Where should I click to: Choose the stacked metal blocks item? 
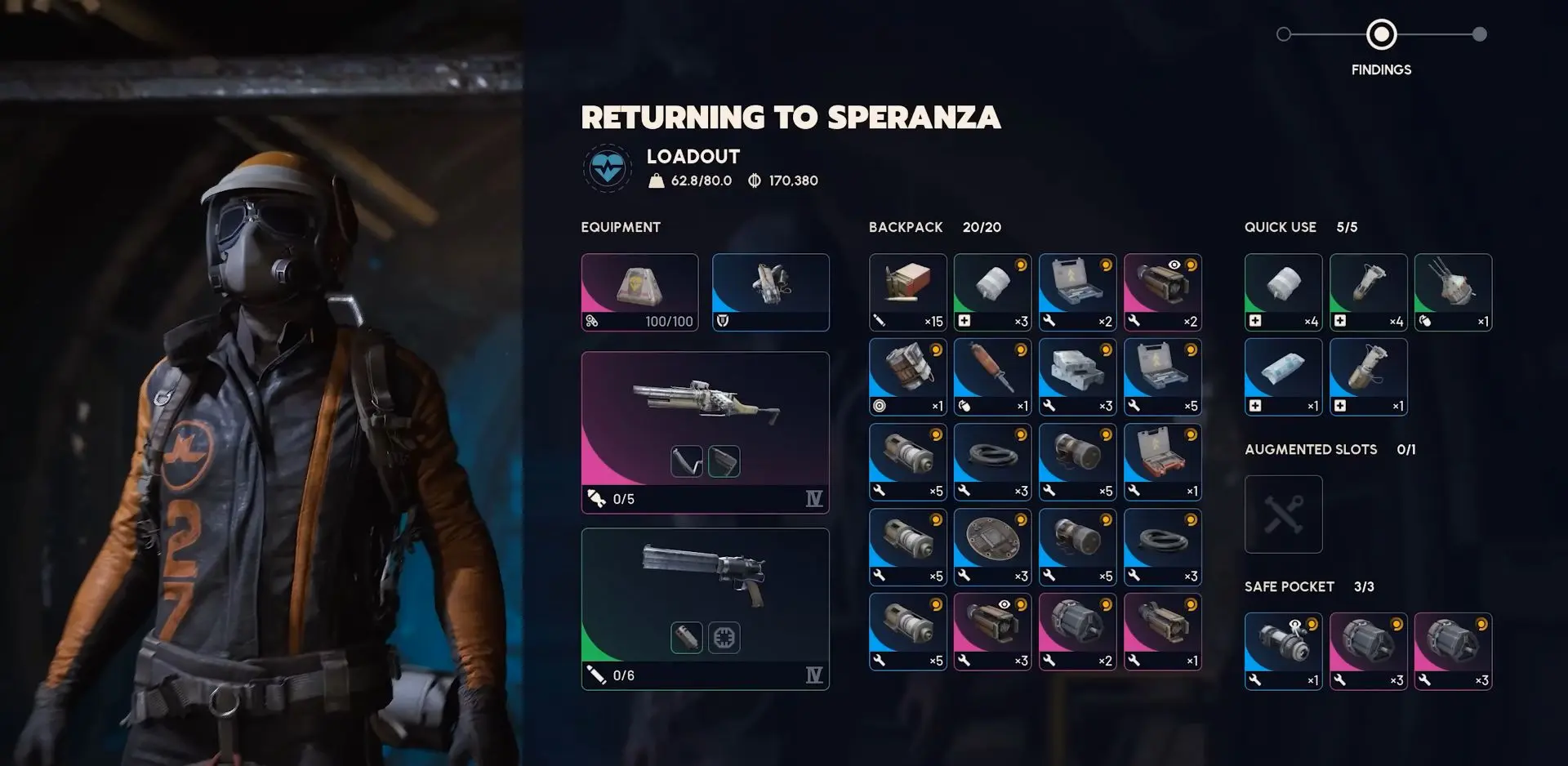tap(1077, 376)
